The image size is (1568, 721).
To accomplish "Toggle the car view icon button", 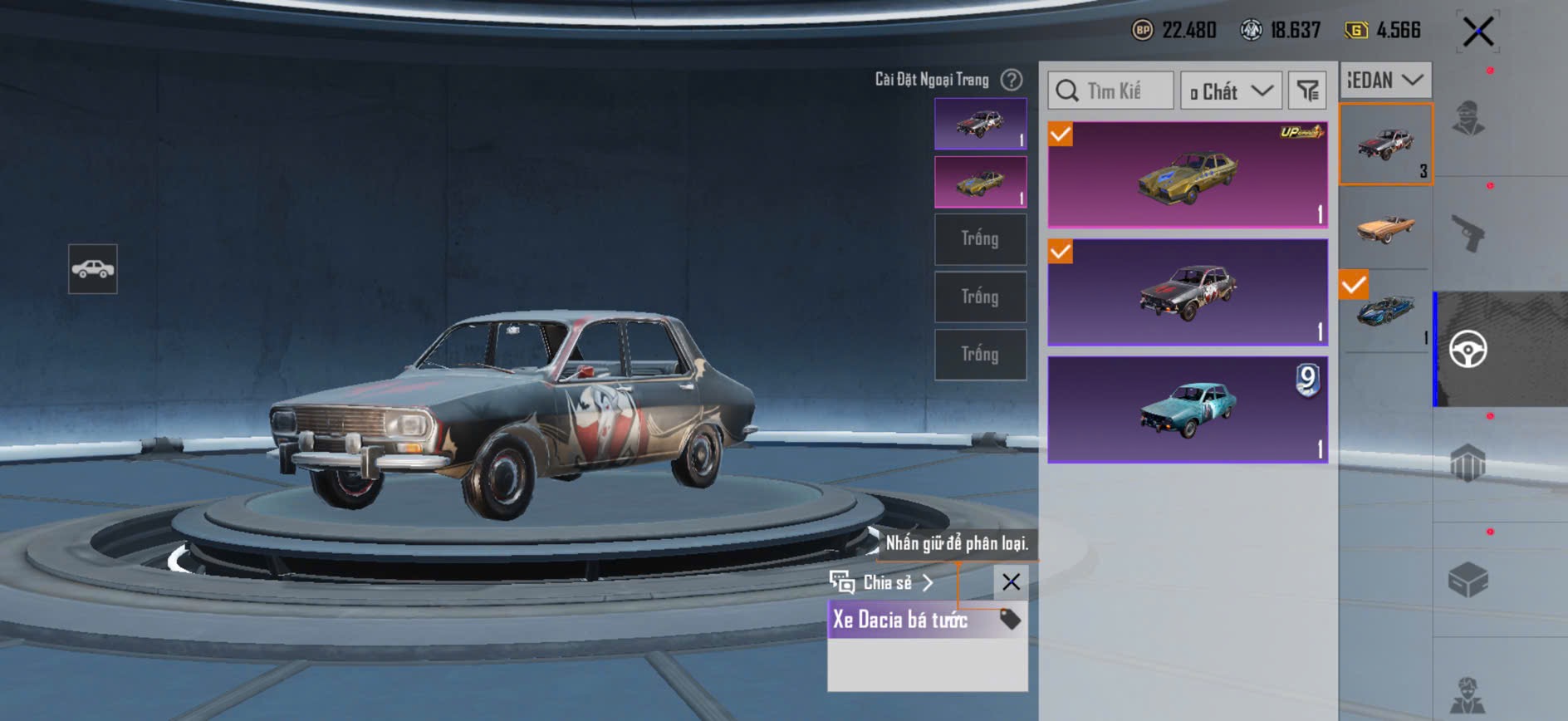I will click(x=93, y=269).
